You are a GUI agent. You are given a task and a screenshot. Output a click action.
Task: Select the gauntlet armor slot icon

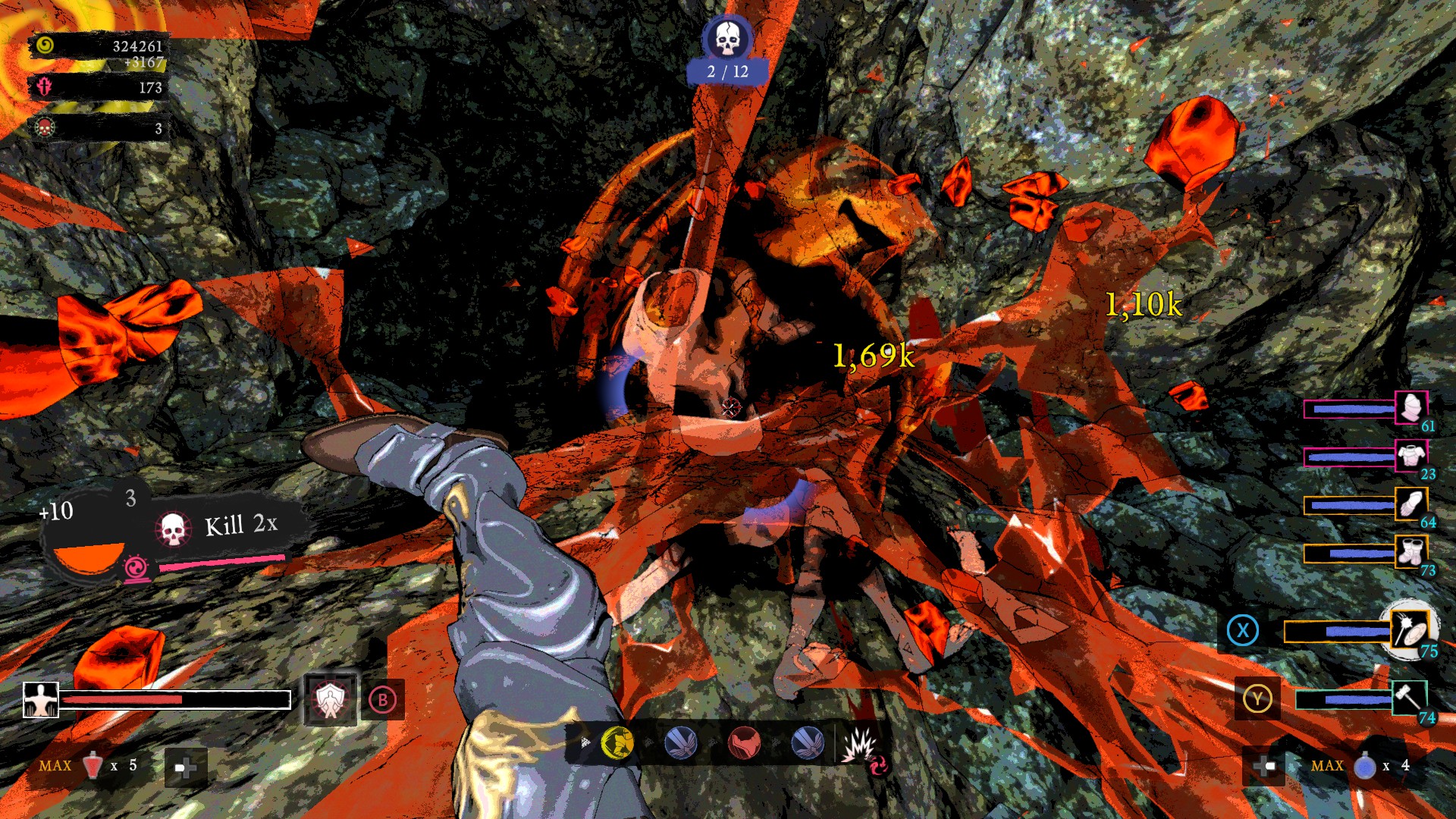tap(1410, 504)
